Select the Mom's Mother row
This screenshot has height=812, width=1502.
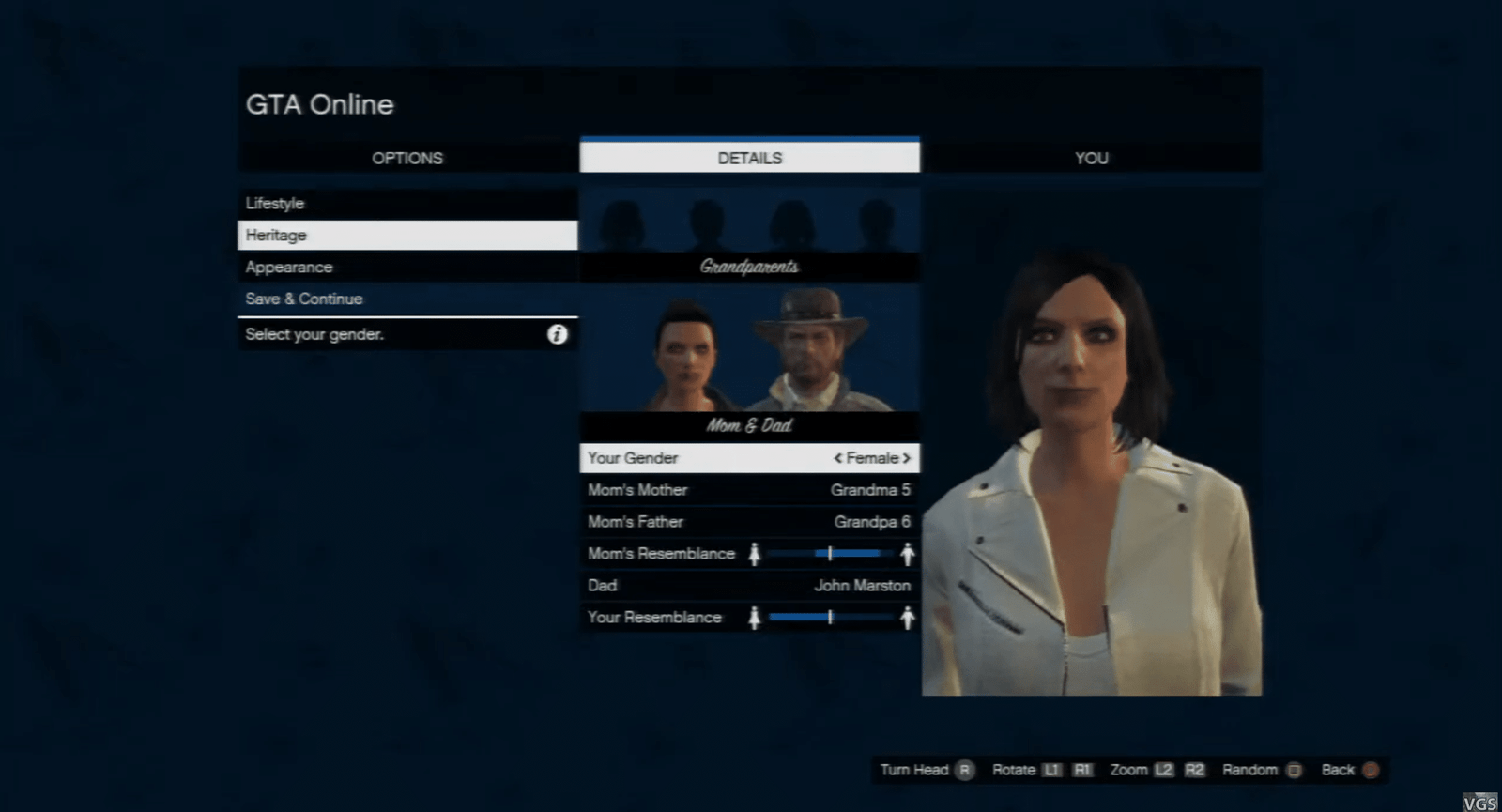(x=749, y=490)
